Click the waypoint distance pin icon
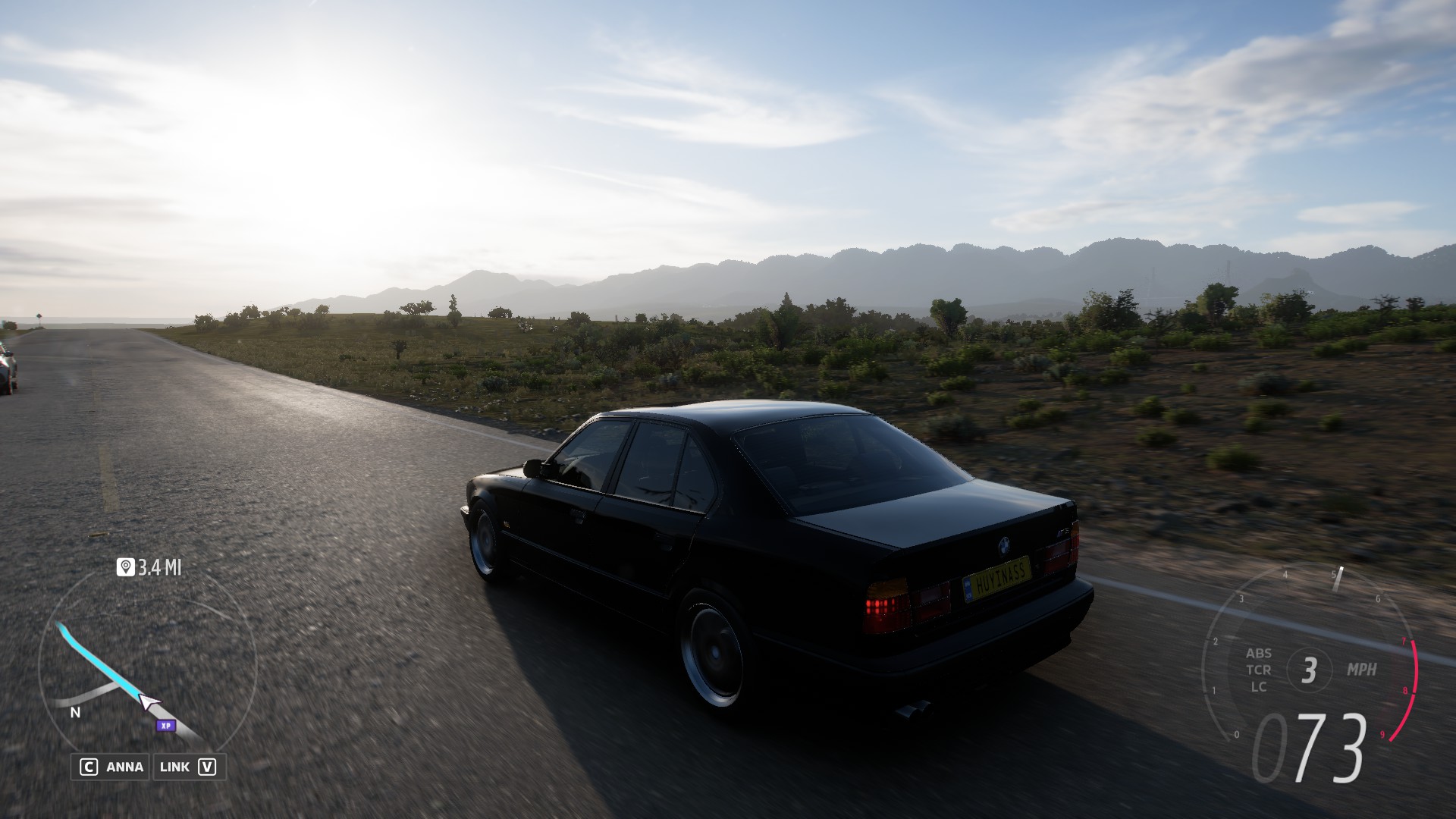Viewport: 1456px width, 819px height. click(125, 567)
